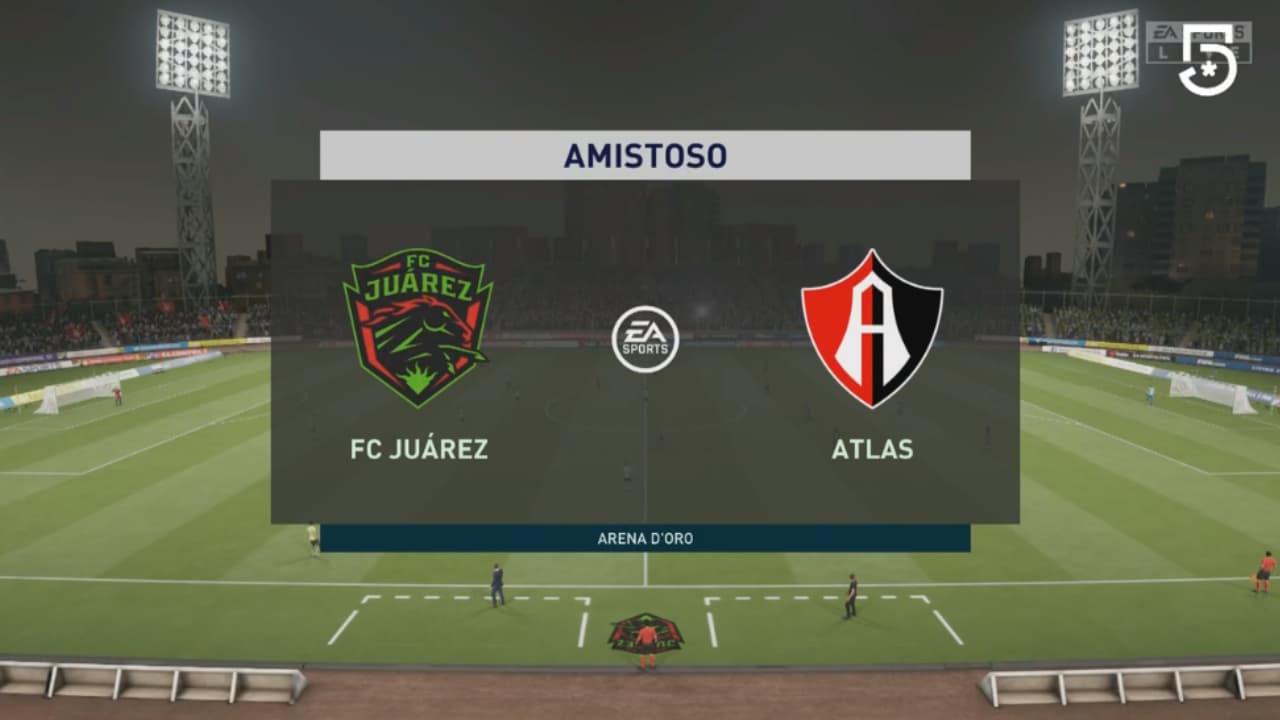1280x720 pixels.
Task: Select the EA Sports logo between the crests
Action: pos(645,338)
